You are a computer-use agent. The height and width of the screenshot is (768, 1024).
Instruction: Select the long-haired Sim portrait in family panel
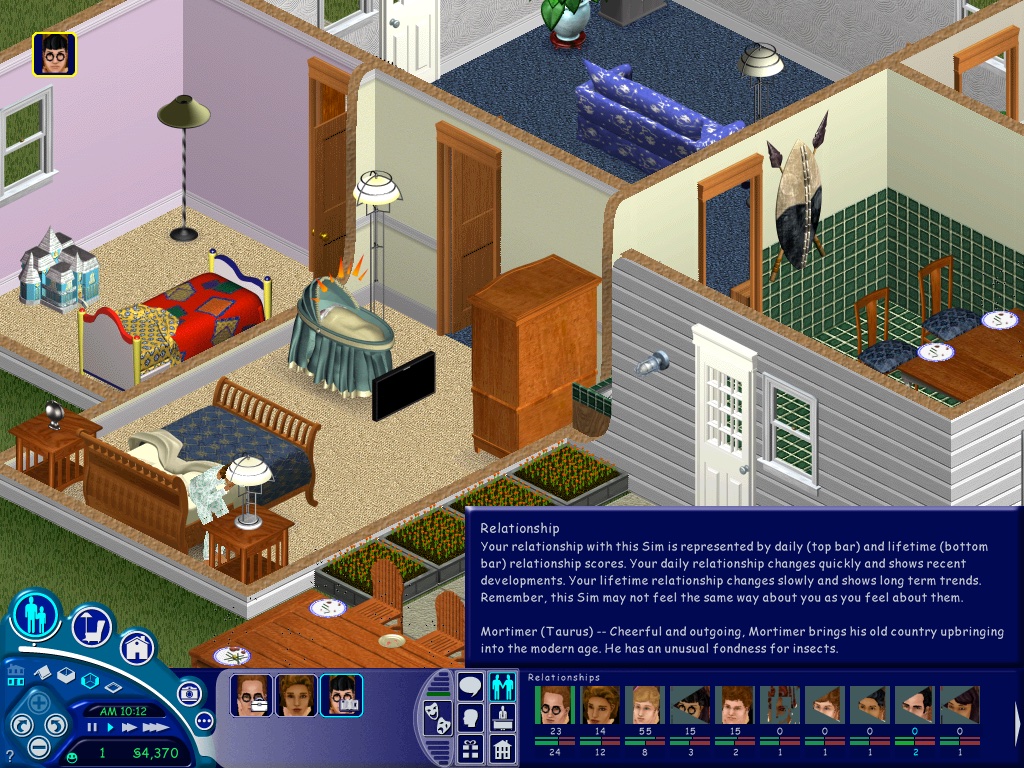[297, 695]
